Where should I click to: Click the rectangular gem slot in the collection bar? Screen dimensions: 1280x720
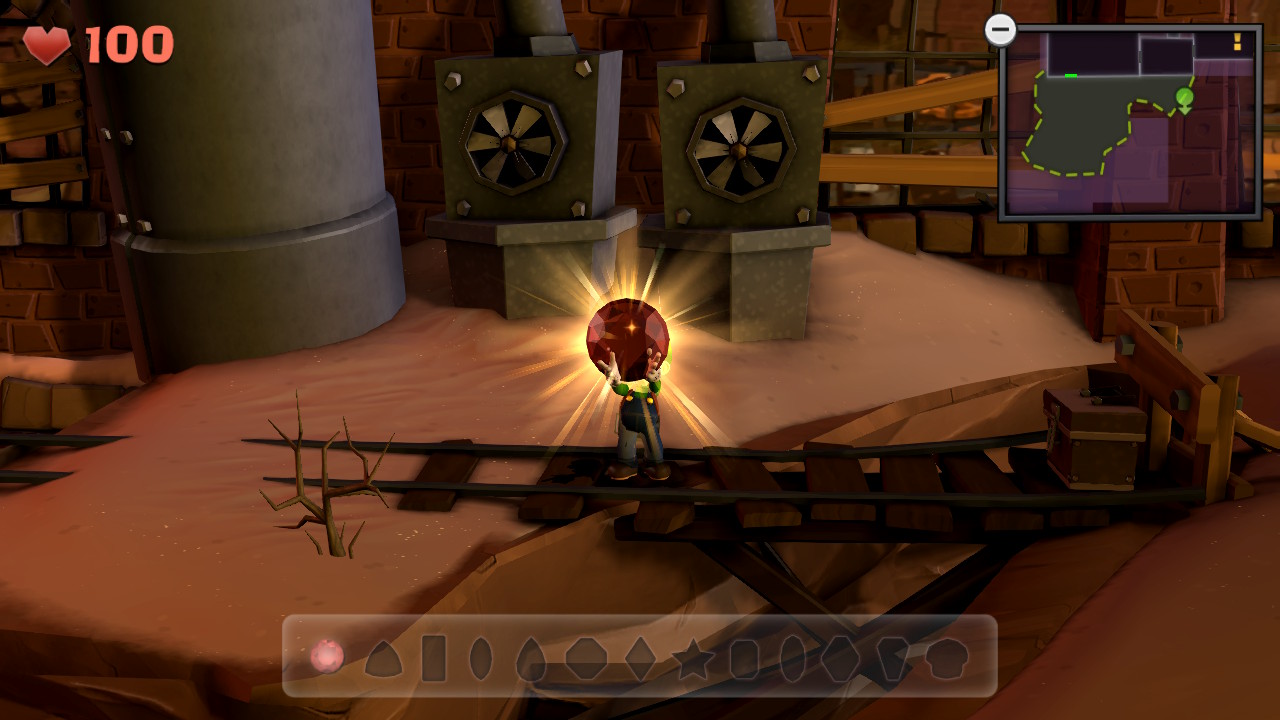(x=433, y=658)
